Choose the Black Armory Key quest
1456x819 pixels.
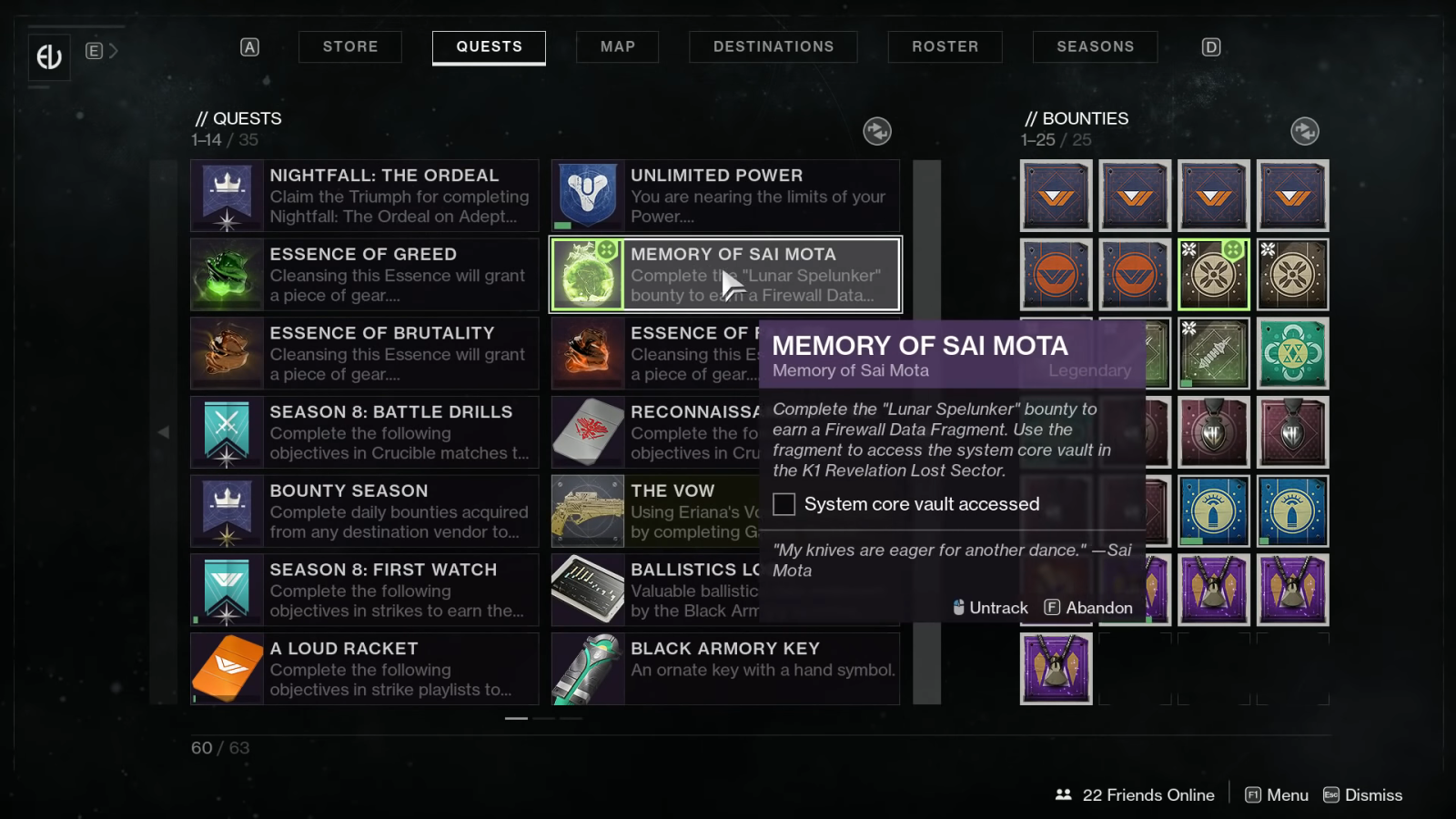pyautogui.click(x=725, y=669)
